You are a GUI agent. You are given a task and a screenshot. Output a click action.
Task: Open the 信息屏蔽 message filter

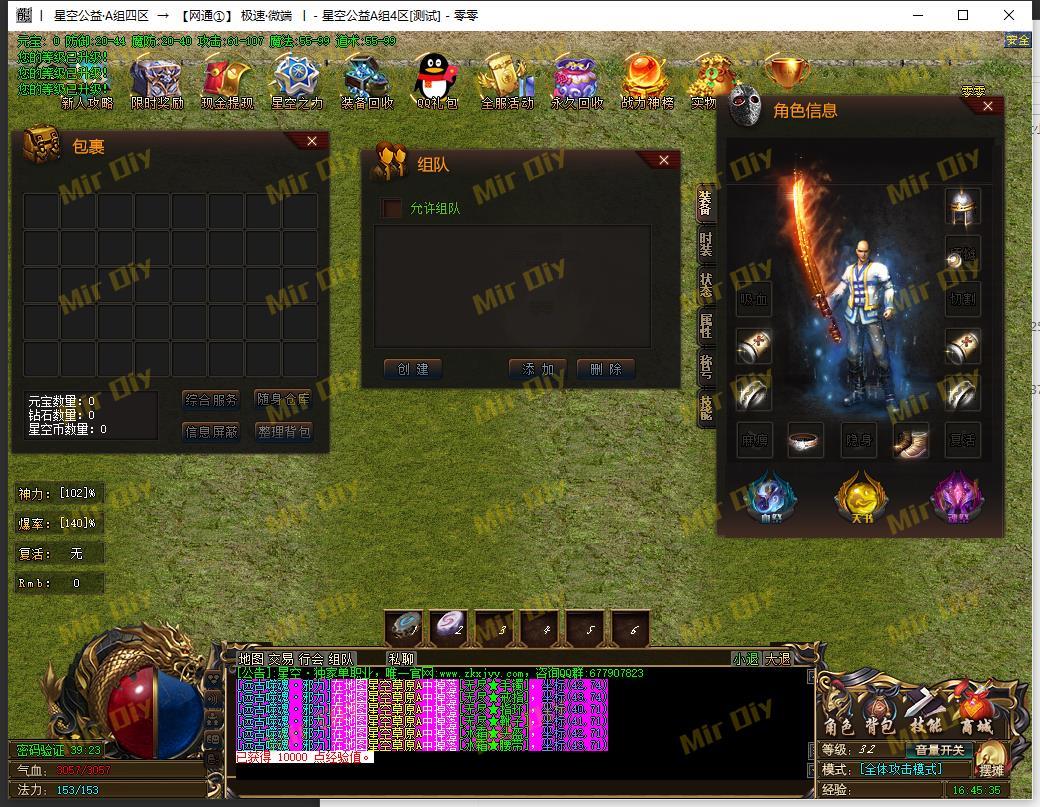(211, 432)
